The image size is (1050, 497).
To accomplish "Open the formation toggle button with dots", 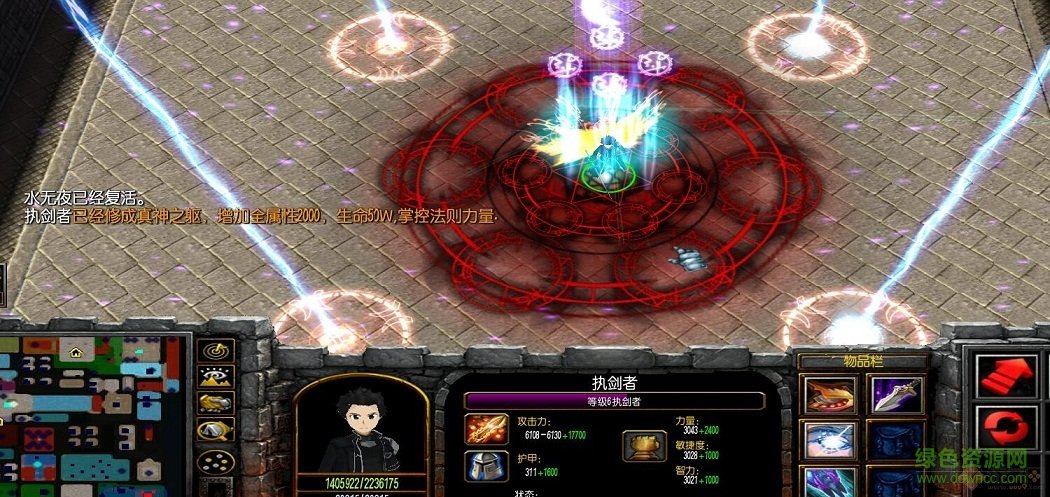I will point(217,459).
